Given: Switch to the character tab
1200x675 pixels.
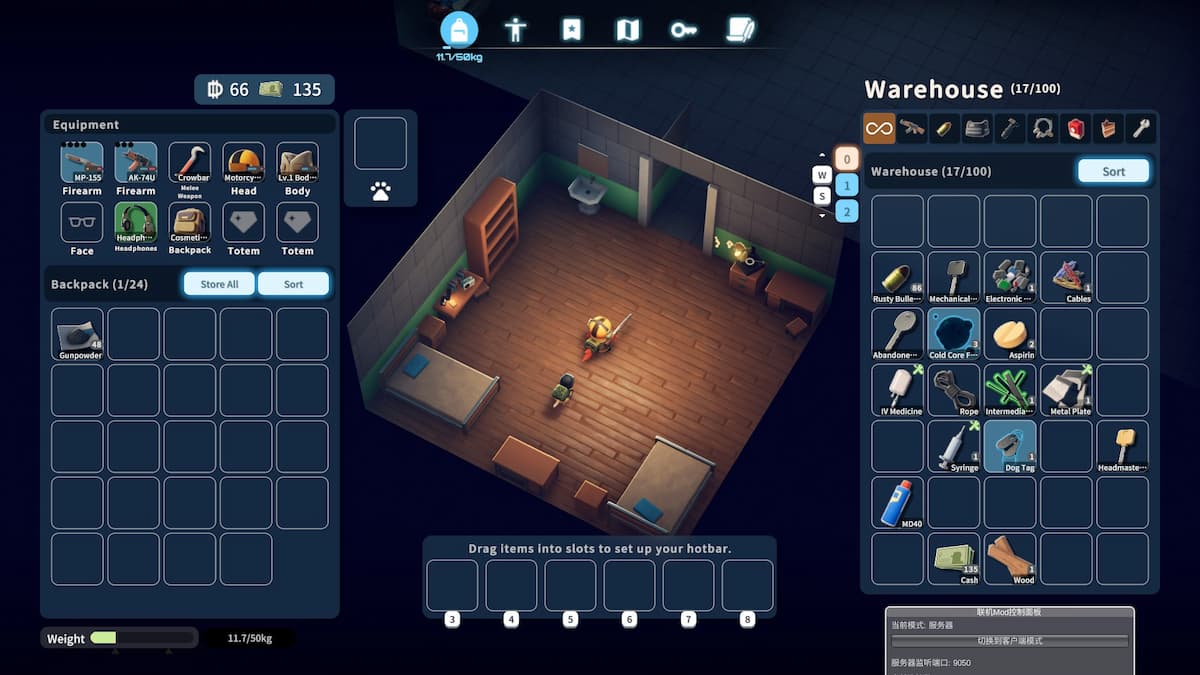Looking at the screenshot, I should tap(515, 30).
